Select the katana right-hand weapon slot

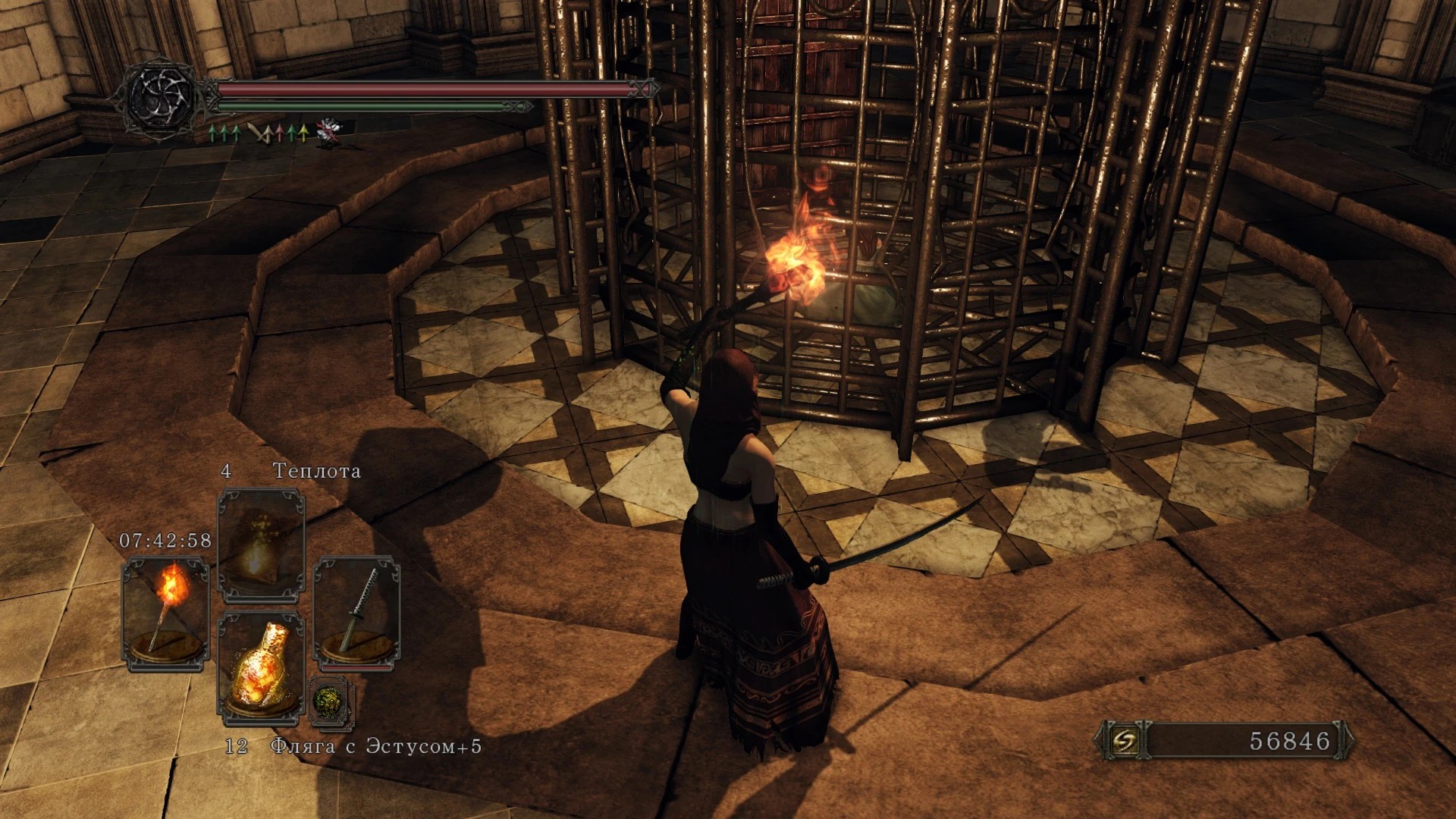click(x=356, y=613)
